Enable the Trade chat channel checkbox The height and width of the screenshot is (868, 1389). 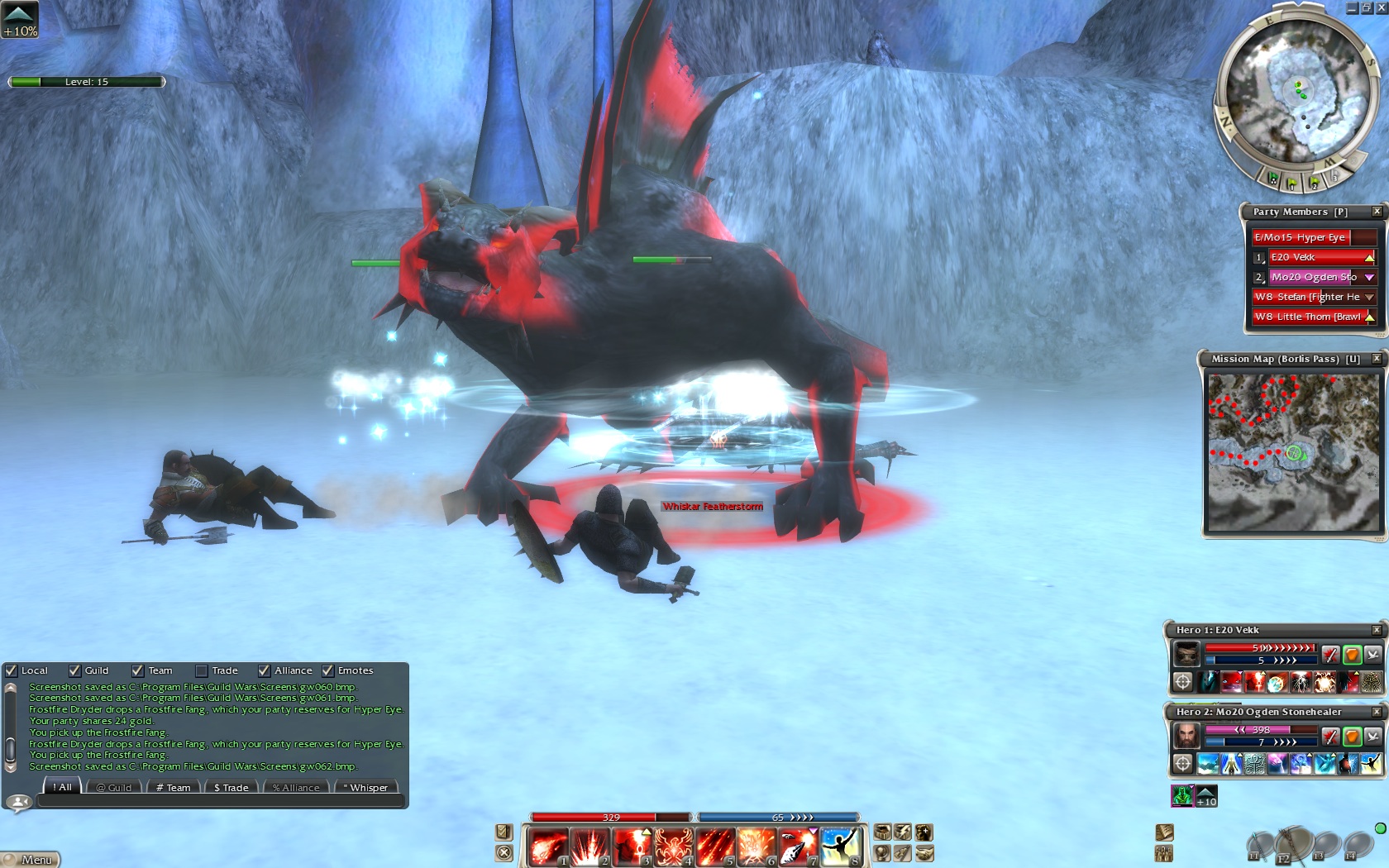tap(201, 670)
